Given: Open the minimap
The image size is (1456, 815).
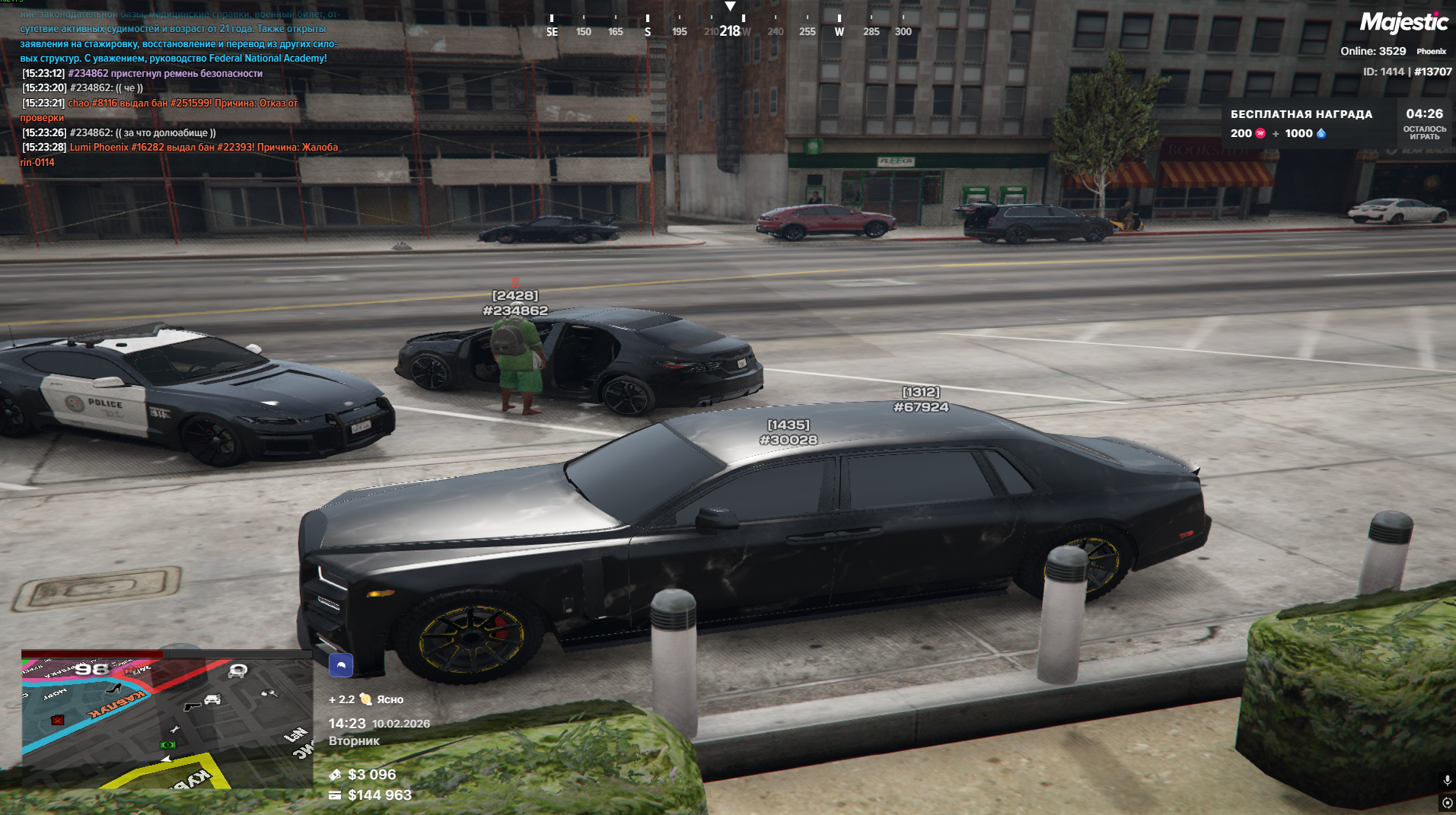Looking at the screenshot, I should point(167,721).
